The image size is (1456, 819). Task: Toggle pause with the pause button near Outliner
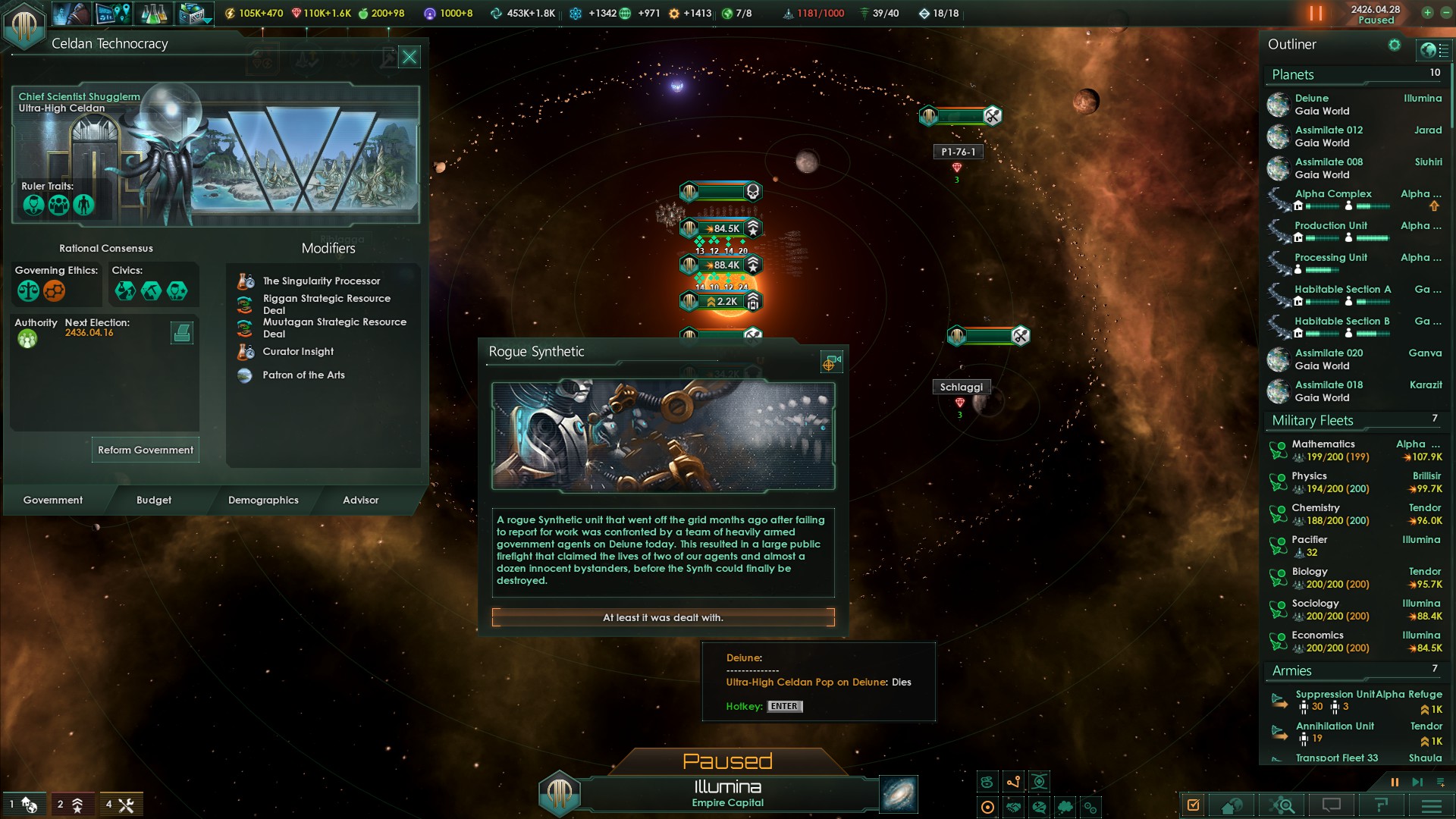(1394, 782)
